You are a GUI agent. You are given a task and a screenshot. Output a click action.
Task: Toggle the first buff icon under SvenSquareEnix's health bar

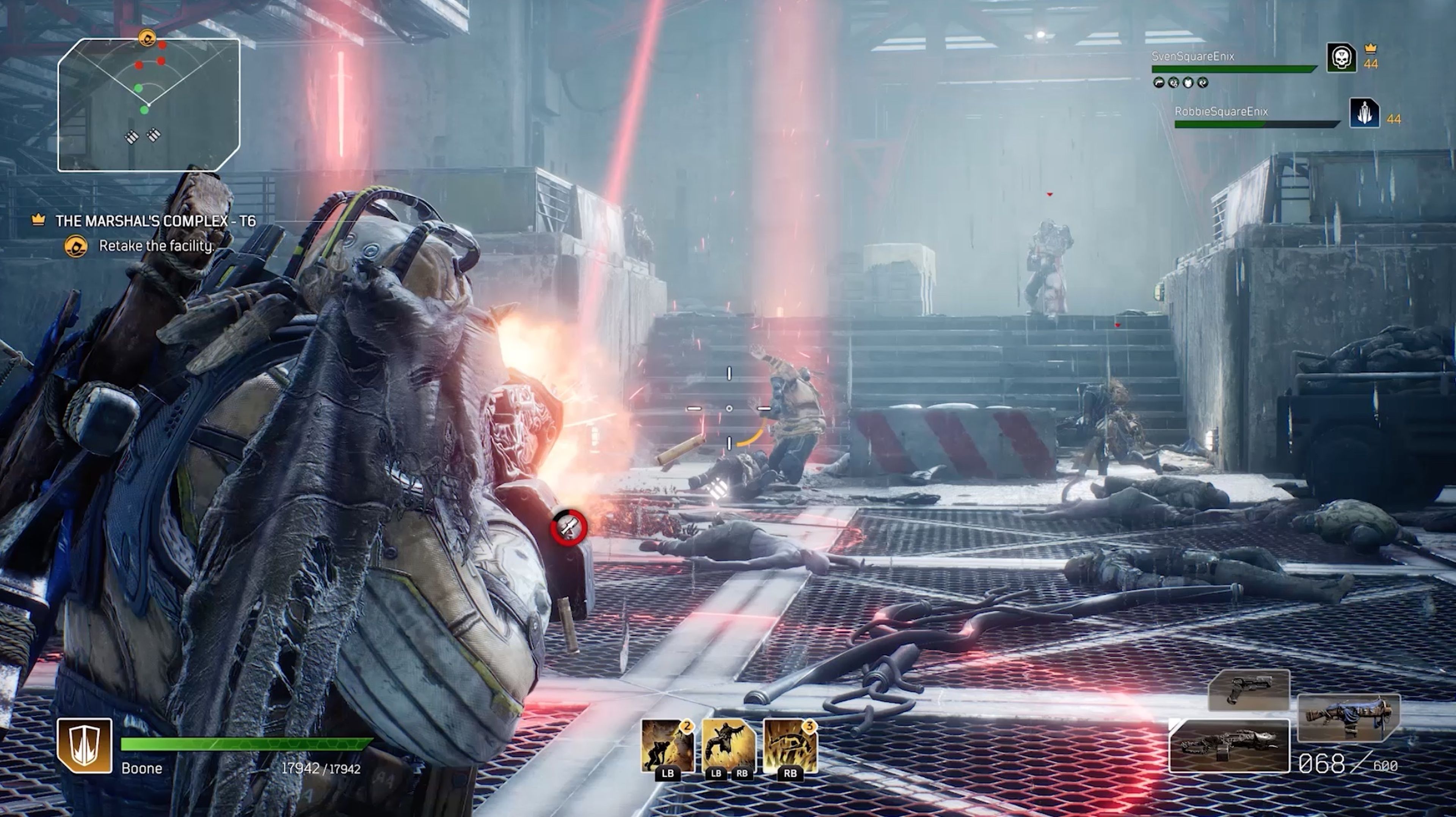tap(1159, 84)
